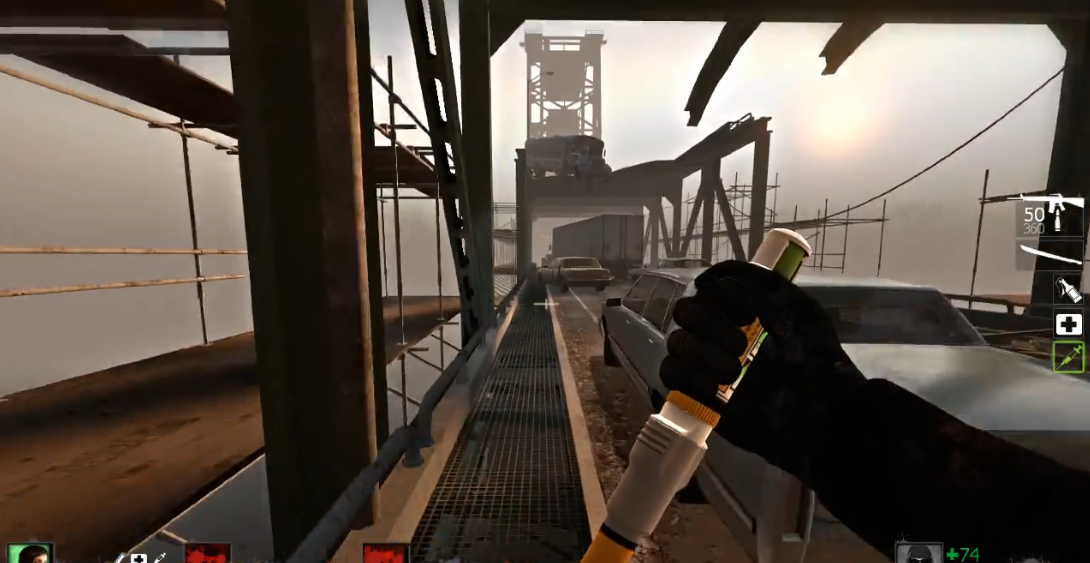Switch to the machete melee slot
This screenshot has height=563, width=1090.
click(x=1050, y=254)
